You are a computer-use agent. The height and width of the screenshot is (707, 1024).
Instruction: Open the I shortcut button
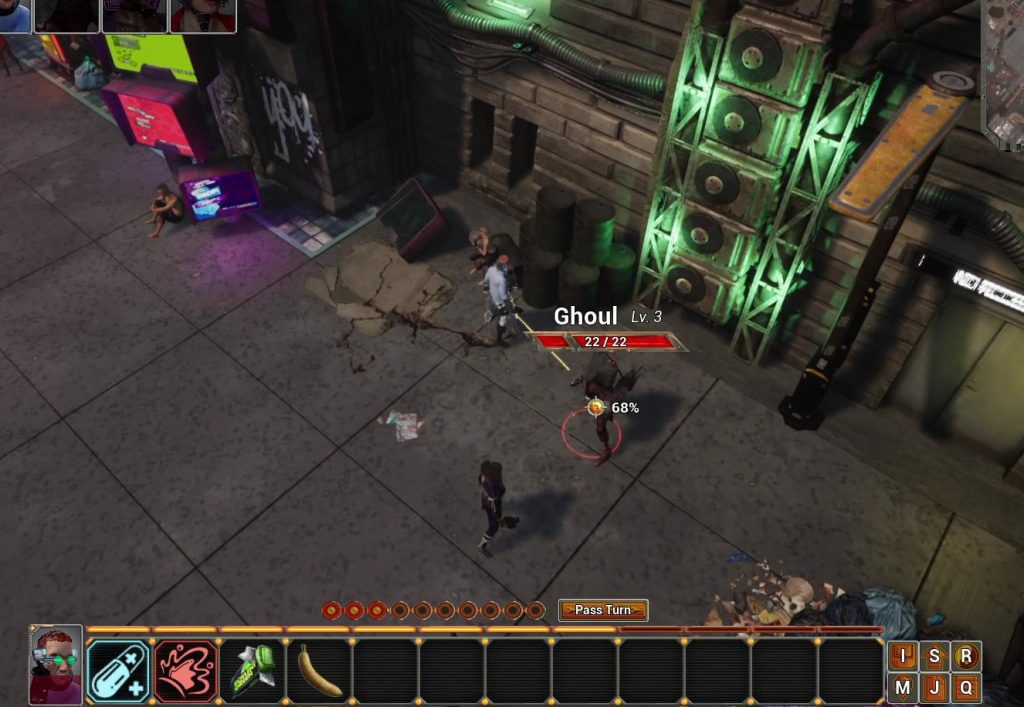pos(903,656)
